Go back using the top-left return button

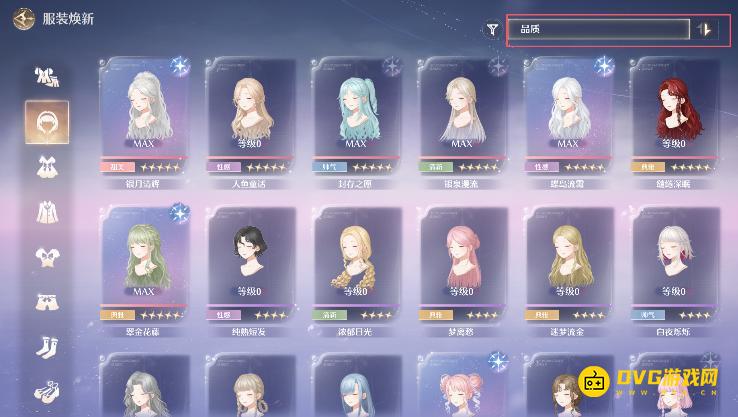tap(19, 21)
